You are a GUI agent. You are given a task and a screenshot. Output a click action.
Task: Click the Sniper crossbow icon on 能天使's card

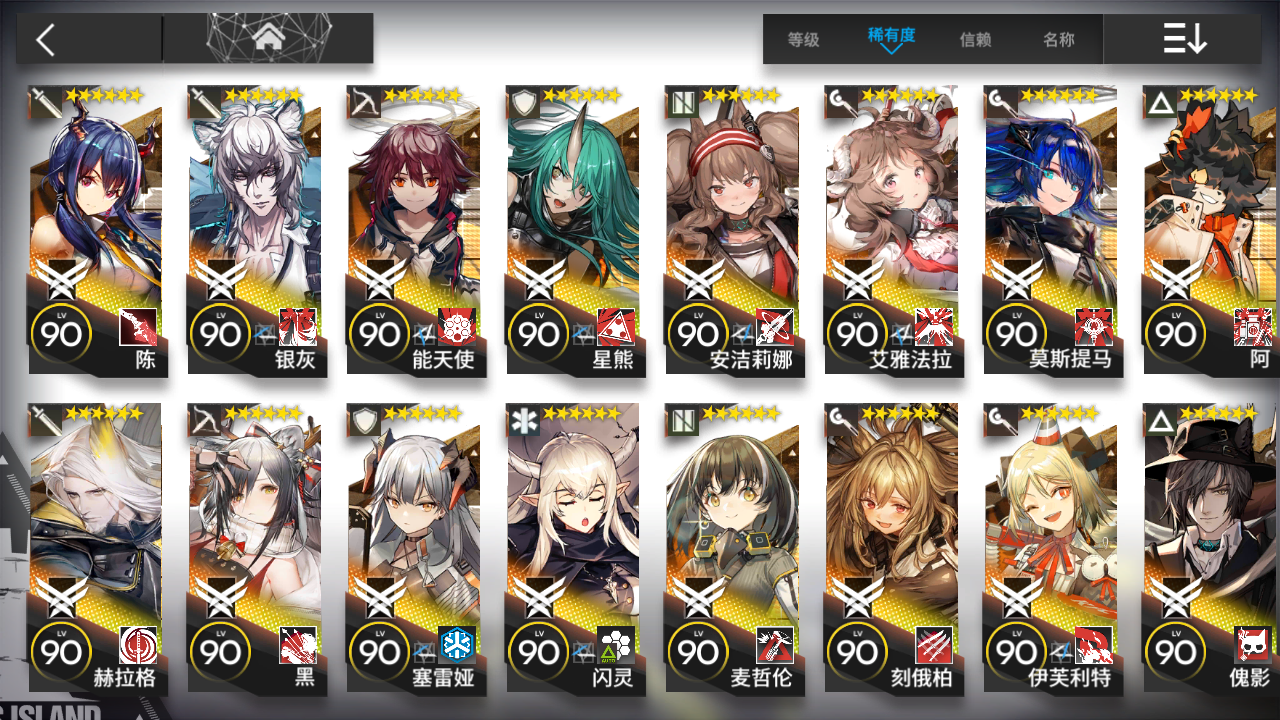[363, 101]
